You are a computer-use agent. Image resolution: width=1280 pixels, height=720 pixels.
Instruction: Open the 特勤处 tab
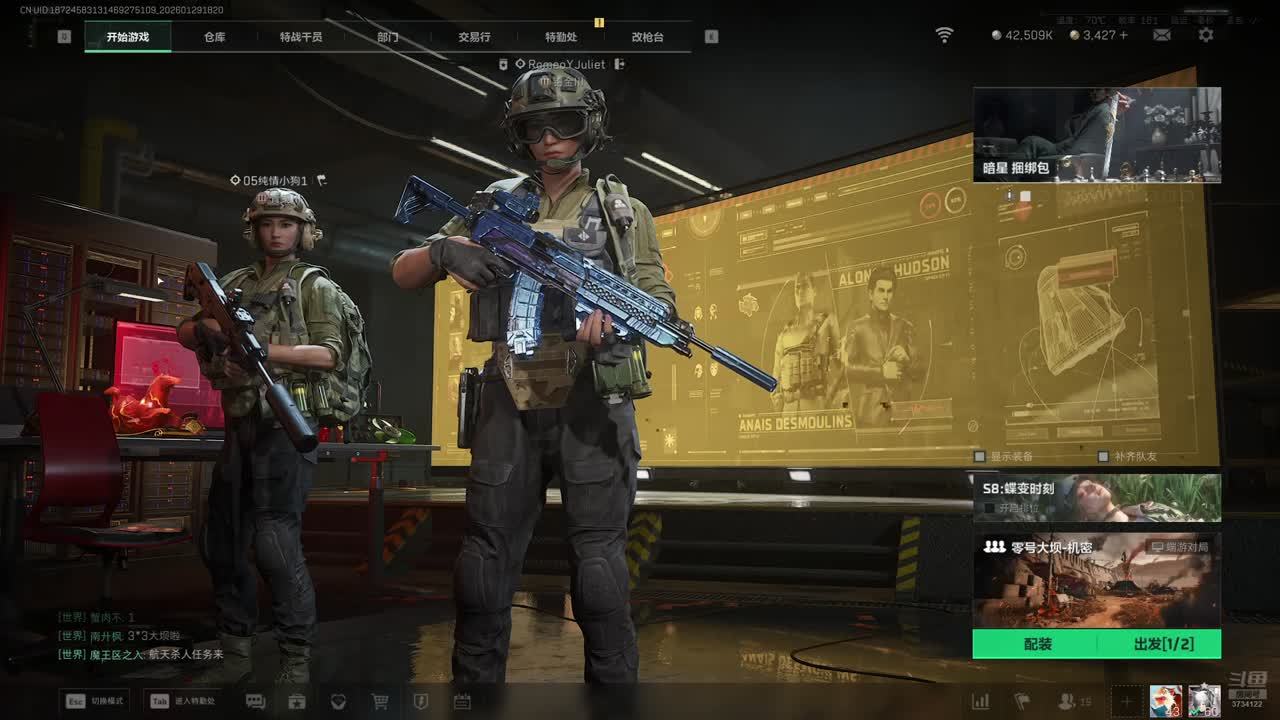click(x=561, y=37)
